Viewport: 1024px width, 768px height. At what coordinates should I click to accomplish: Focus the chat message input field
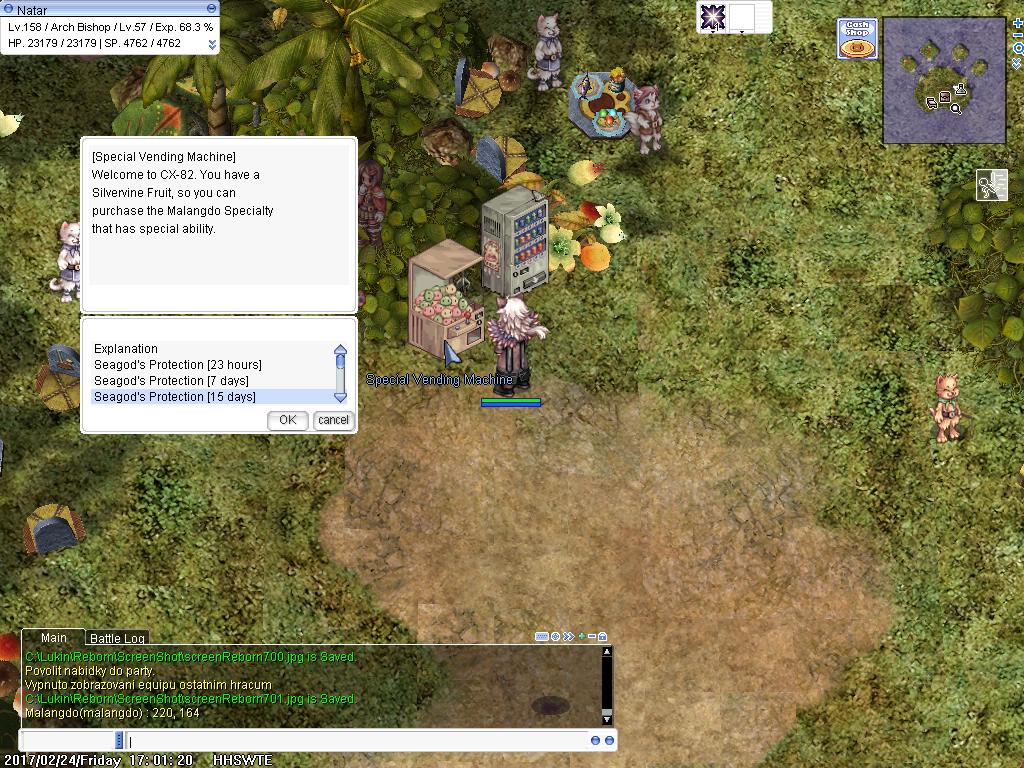pyautogui.click(x=350, y=741)
